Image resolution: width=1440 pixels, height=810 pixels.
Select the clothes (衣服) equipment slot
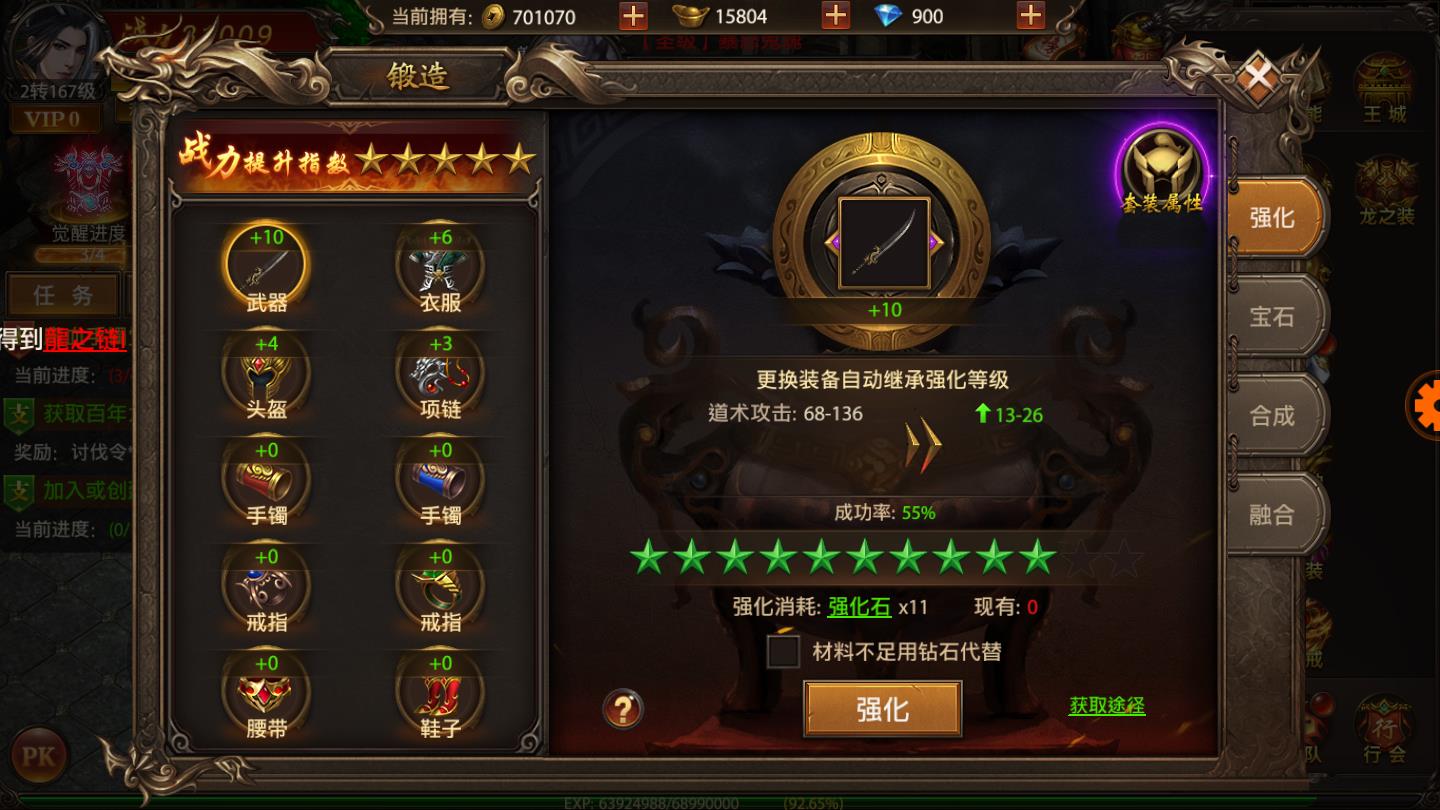442,265
